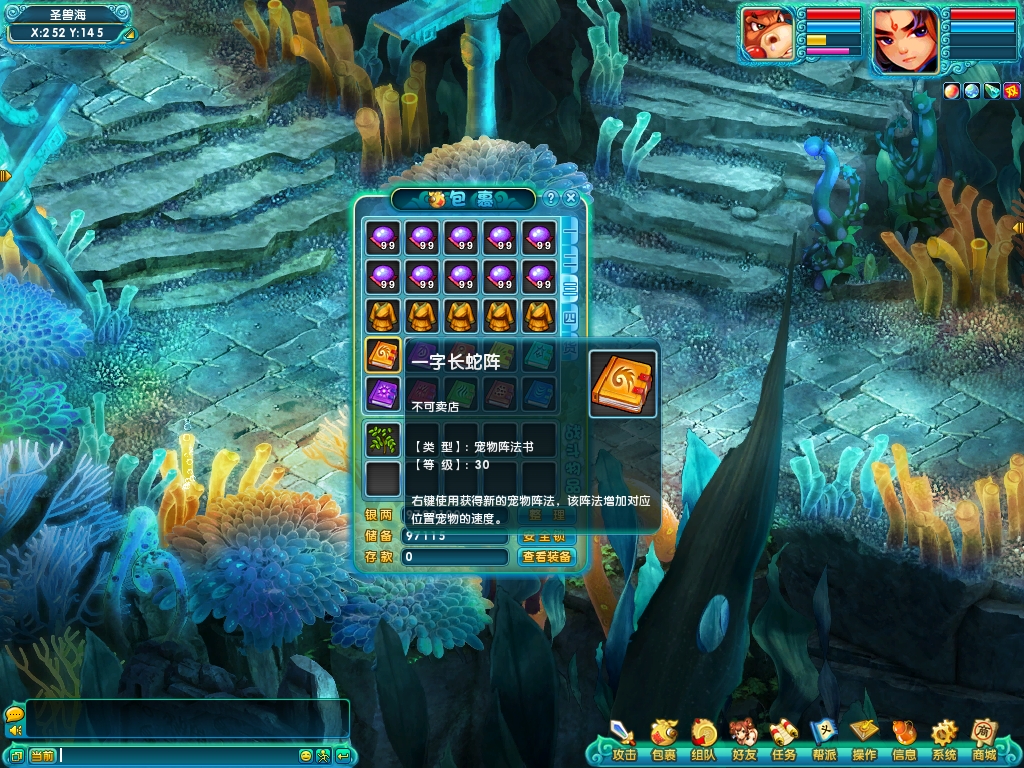
Task: Open the inventory help question mark
Action: (x=551, y=198)
